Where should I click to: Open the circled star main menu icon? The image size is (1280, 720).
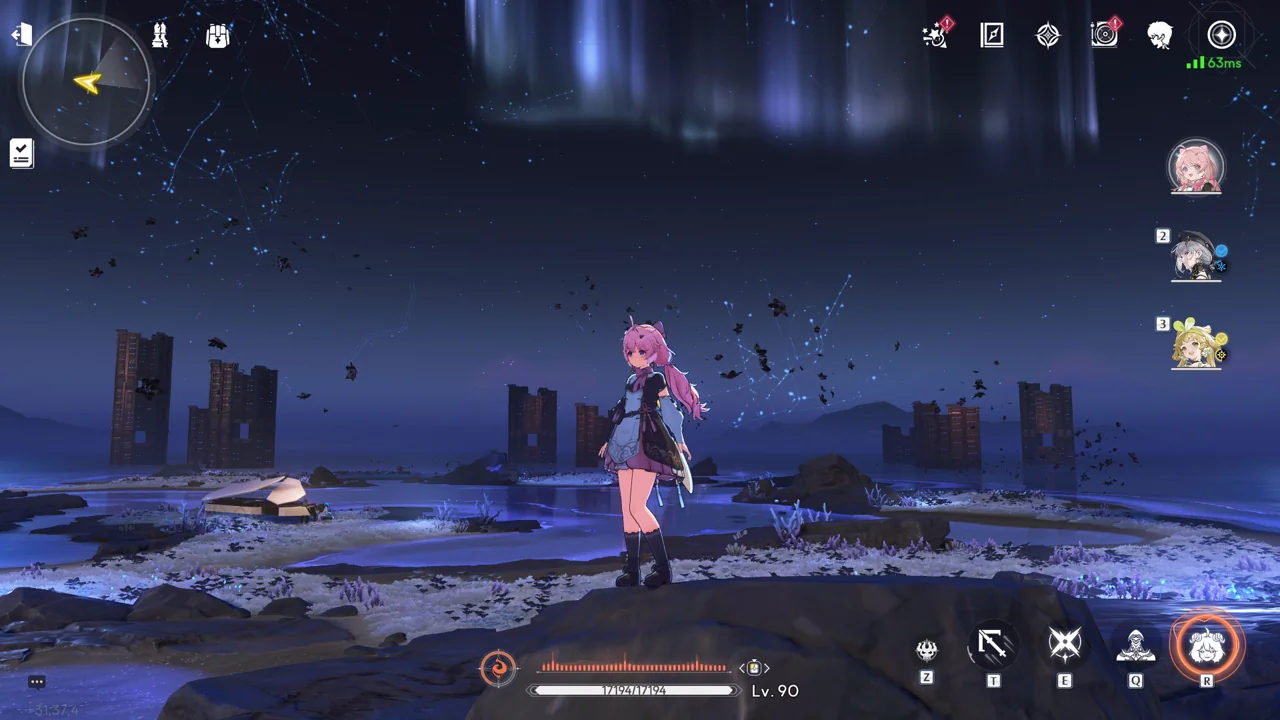(1221, 36)
